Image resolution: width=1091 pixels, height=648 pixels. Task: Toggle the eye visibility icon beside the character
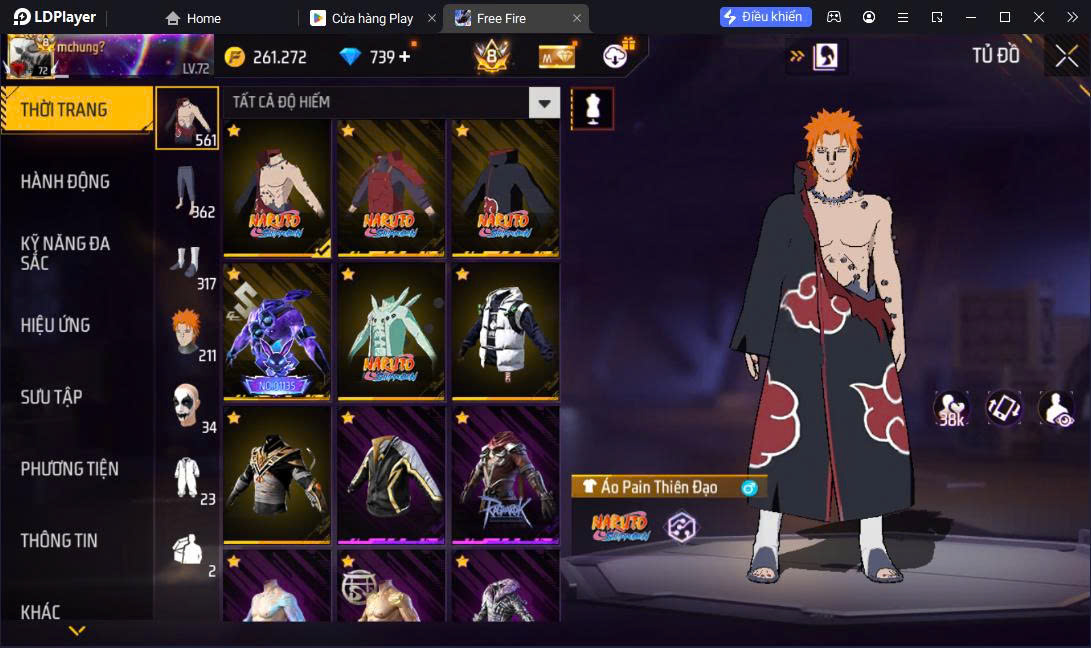1056,408
